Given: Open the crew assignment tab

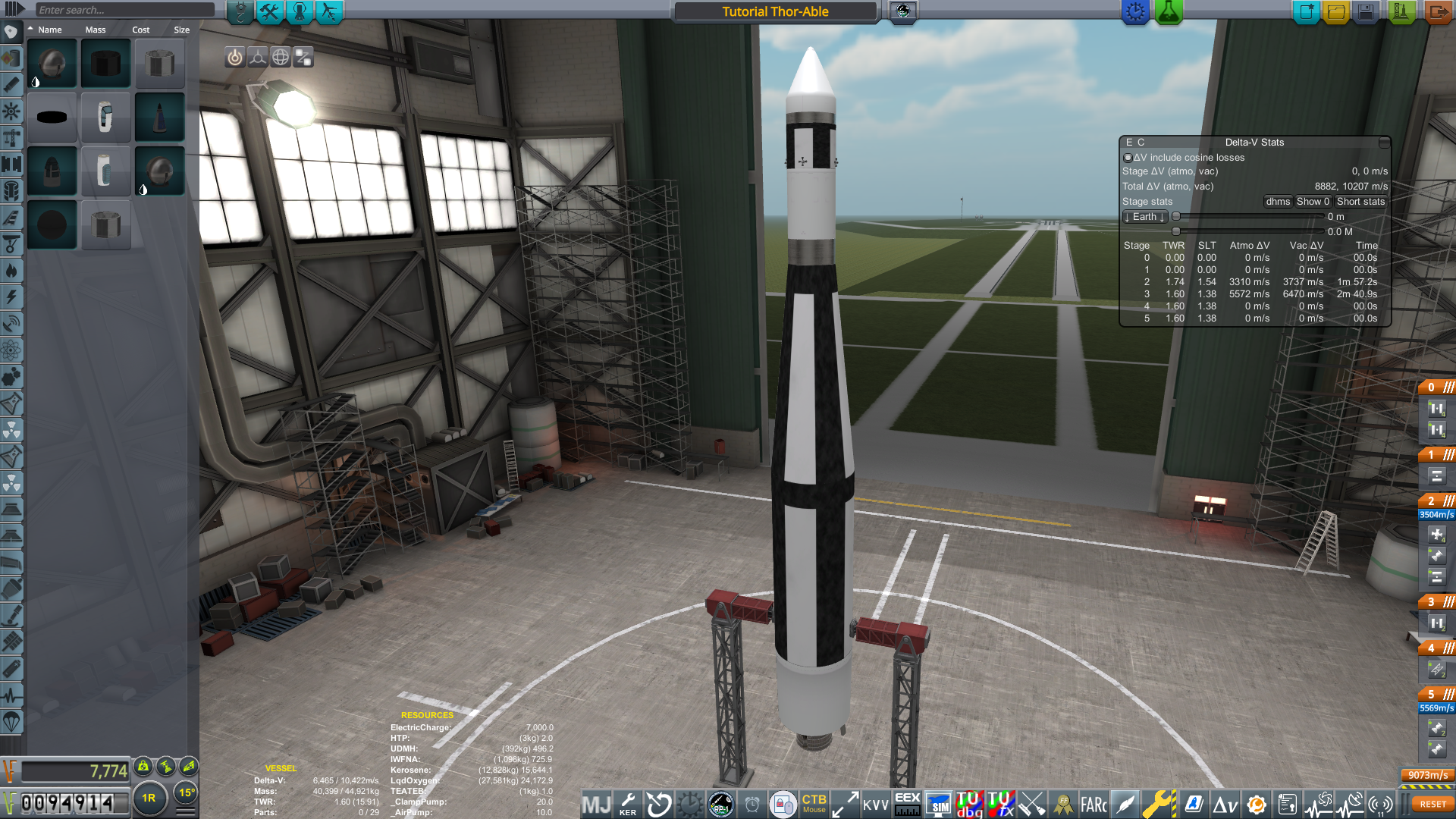Looking at the screenshot, I should point(300,11).
